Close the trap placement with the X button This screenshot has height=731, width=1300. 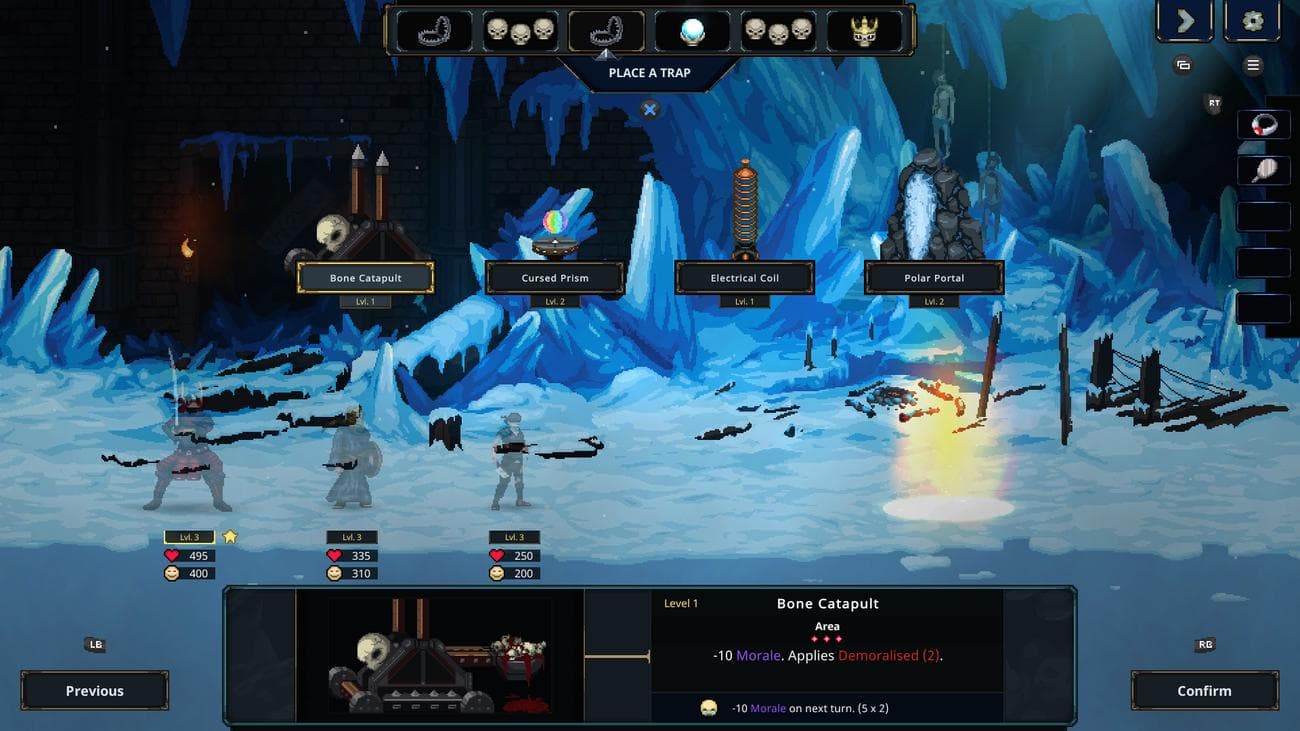(648, 109)
